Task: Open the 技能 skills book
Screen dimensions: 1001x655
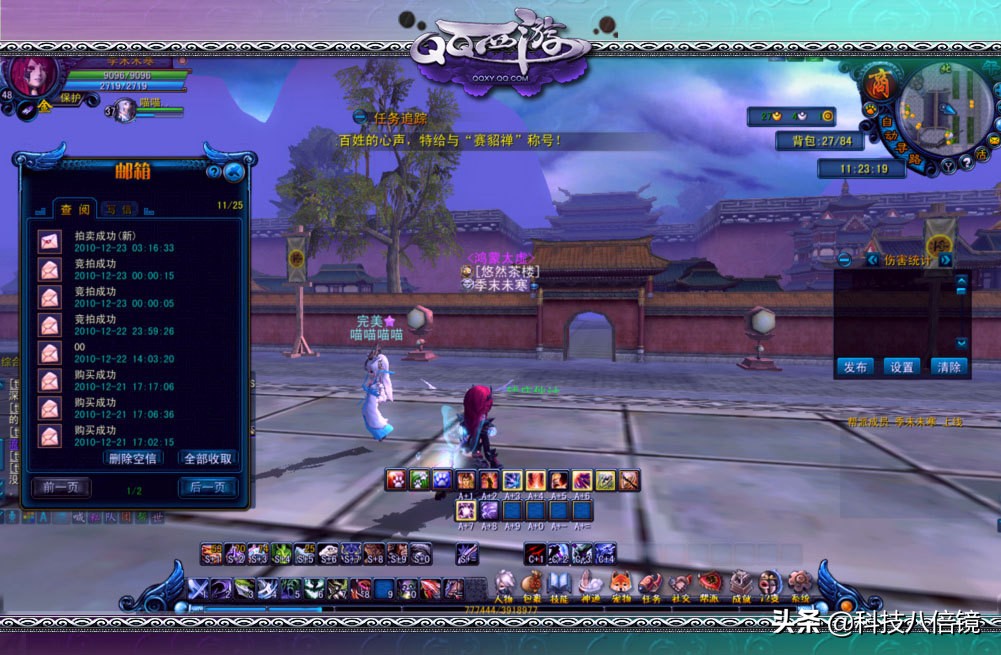Action: [x=560, y=584]
